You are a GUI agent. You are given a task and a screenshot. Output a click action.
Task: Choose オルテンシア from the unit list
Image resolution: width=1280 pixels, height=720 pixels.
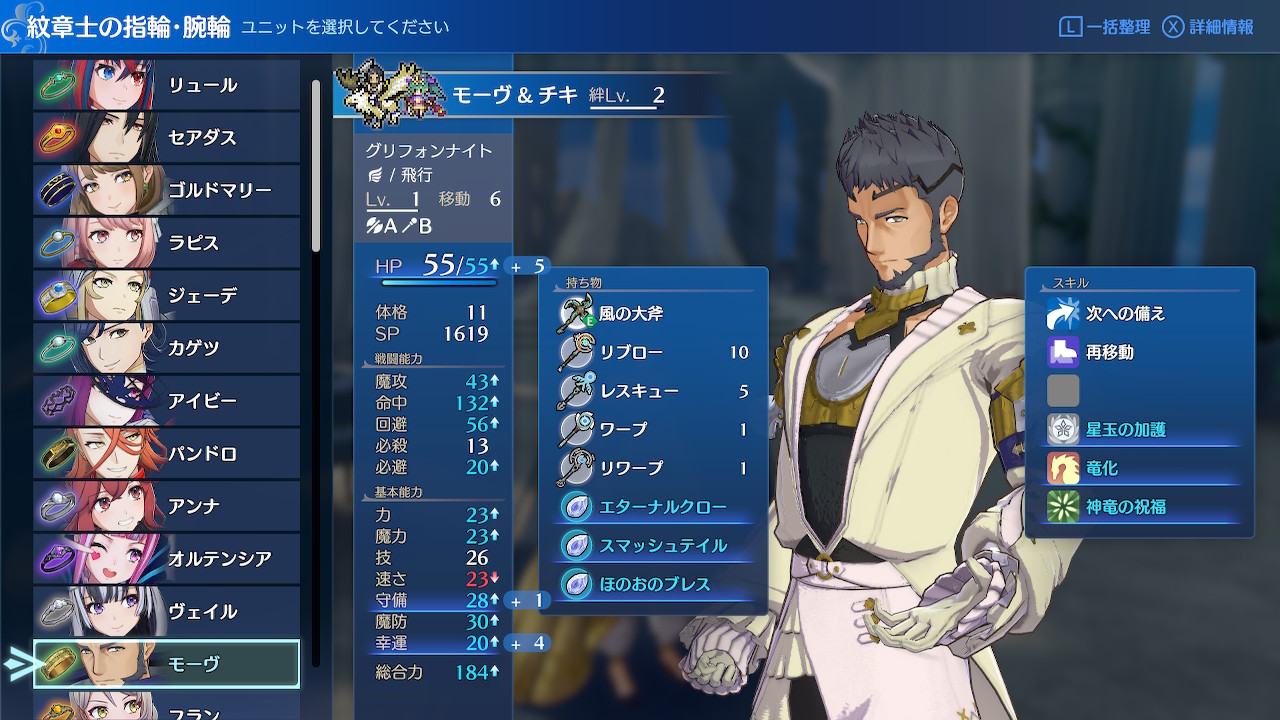(166, 559)
